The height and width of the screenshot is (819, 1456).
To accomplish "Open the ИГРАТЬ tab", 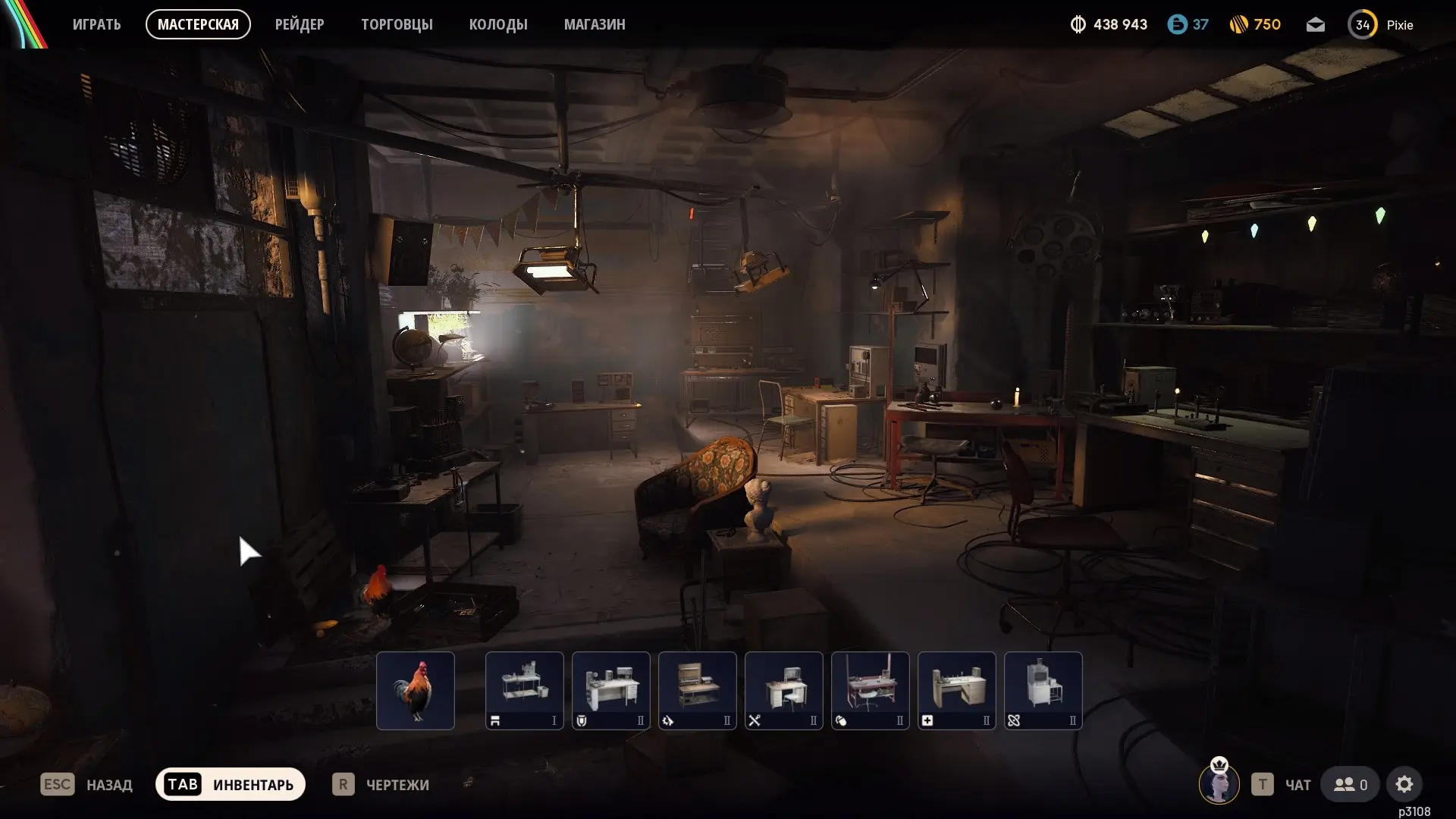I will click(96, 24).
